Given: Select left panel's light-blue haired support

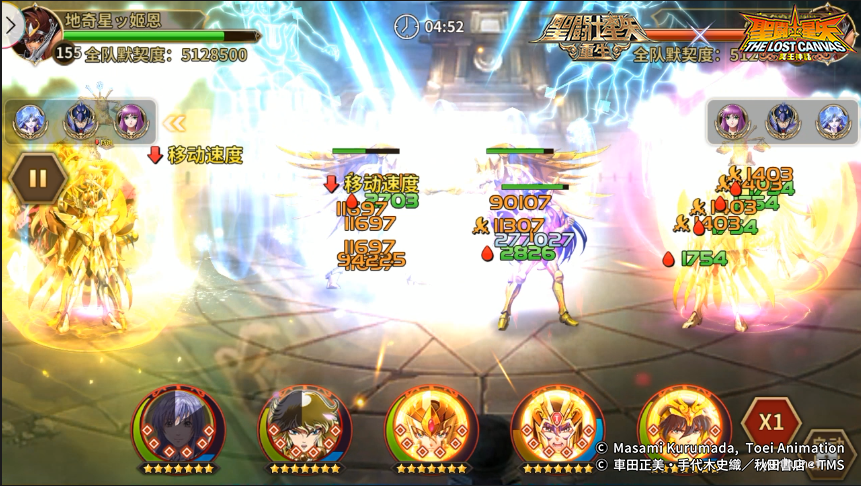Looking at the screenshot, I should [x=29, y=122].
